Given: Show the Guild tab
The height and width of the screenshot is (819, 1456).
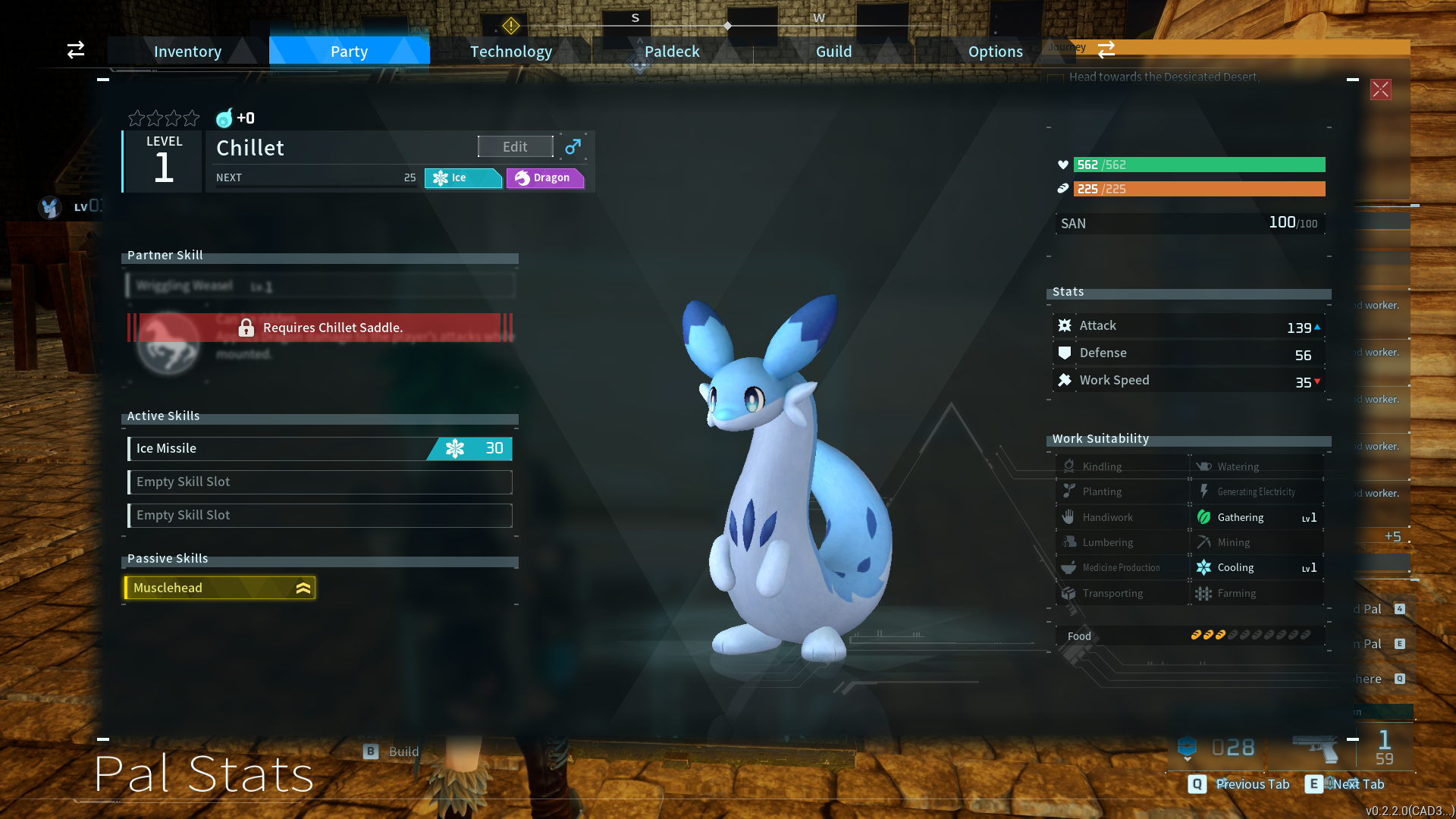Looking at the screenshot, I should 833,52.
